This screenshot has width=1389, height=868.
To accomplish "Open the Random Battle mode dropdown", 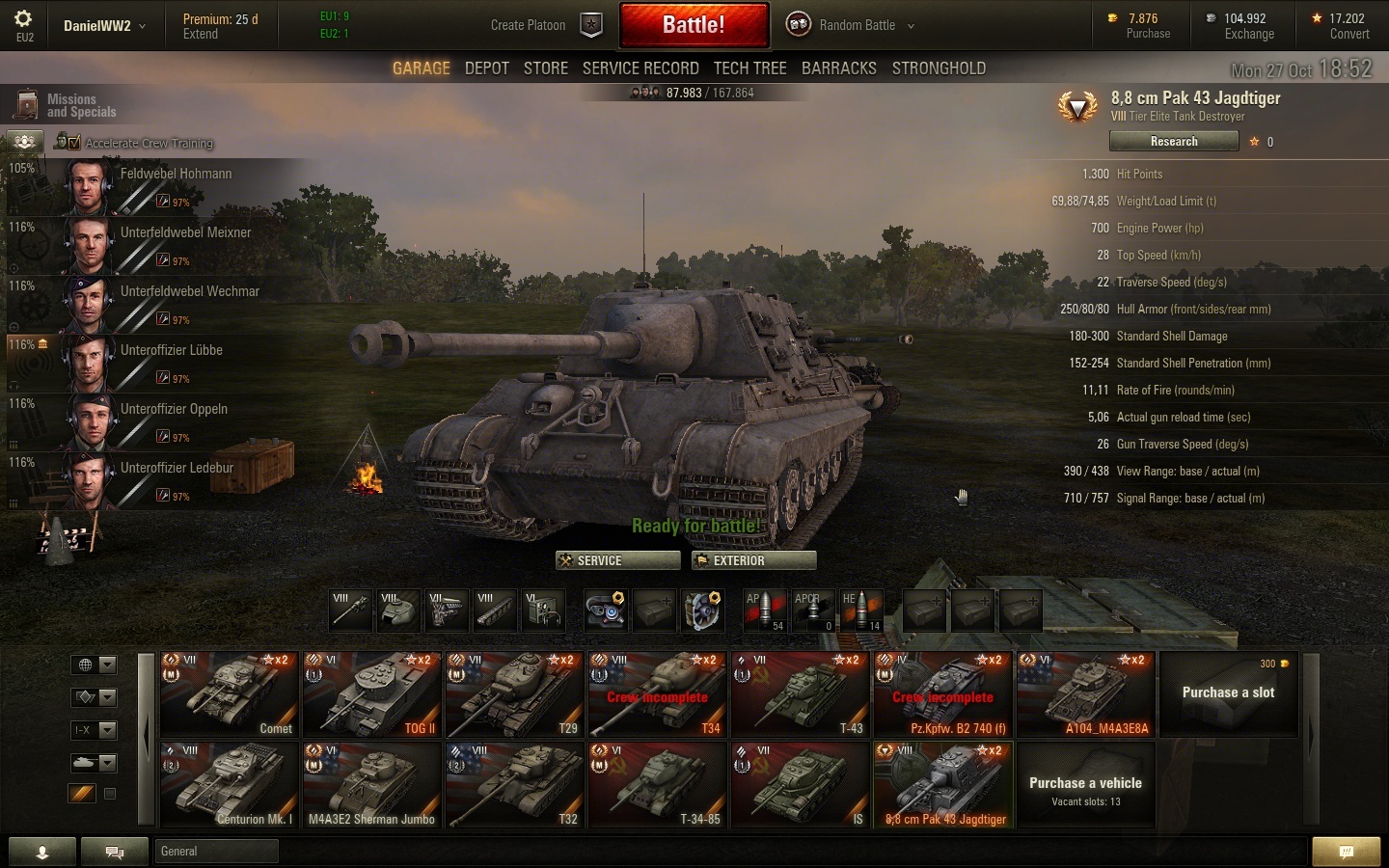I will click(x=851, y=25).
